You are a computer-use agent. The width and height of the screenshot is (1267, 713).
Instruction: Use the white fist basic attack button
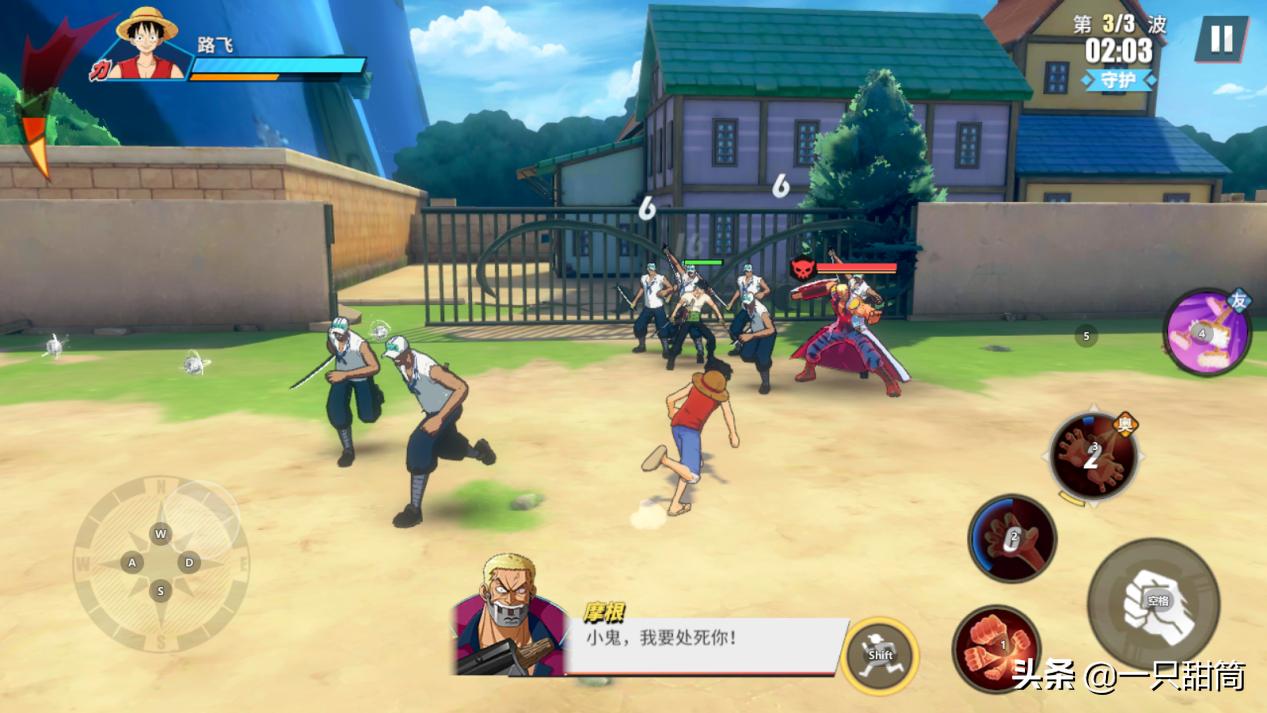[x=1153, y=603]
